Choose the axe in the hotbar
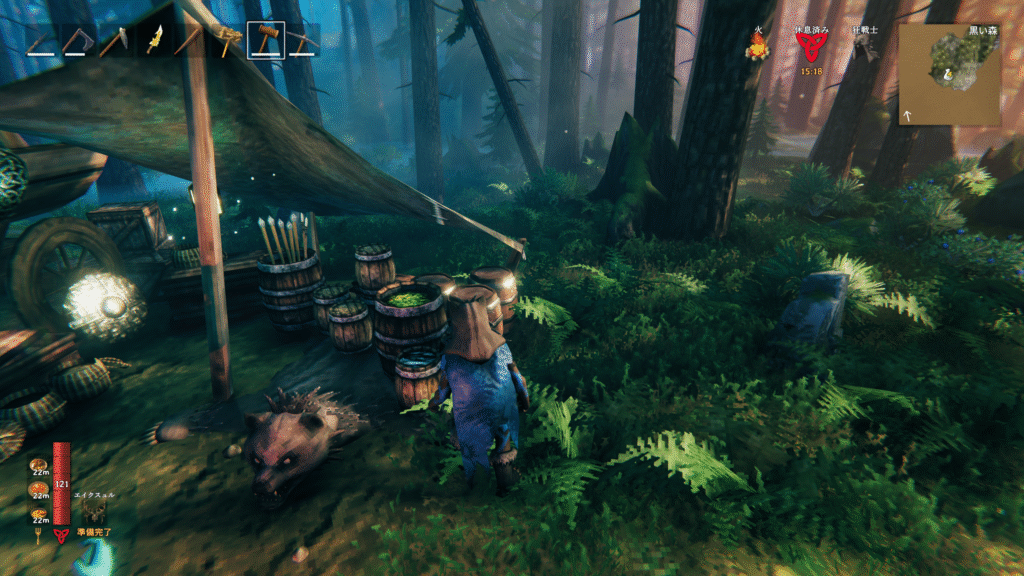Image resolution: width=1024 pixels, height=576 pixels. coord(78,41)
